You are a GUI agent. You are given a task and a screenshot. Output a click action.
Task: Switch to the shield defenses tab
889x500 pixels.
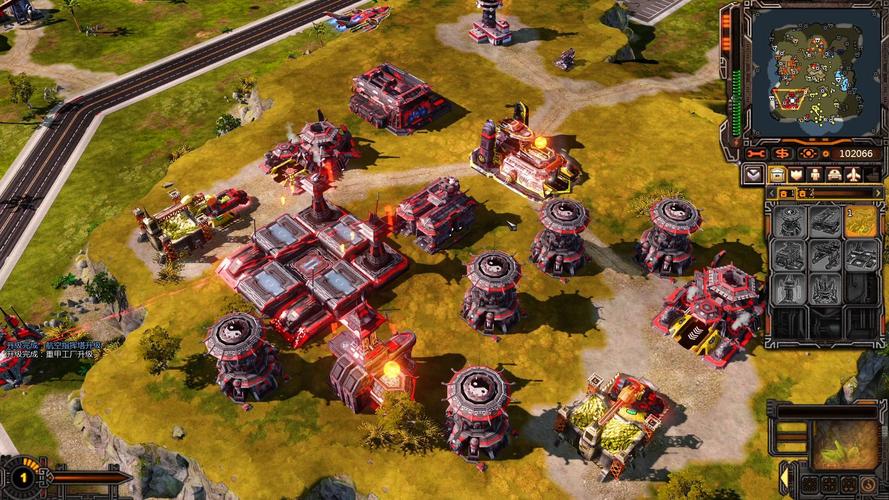(796, 174)
